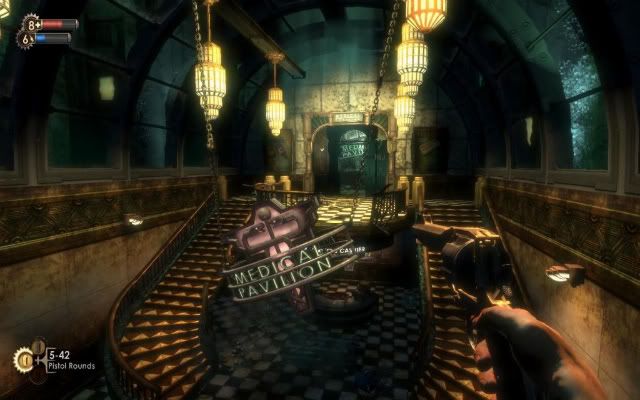Click the first aid kit gear icon

pyautogui.click(x=30, y=22)
